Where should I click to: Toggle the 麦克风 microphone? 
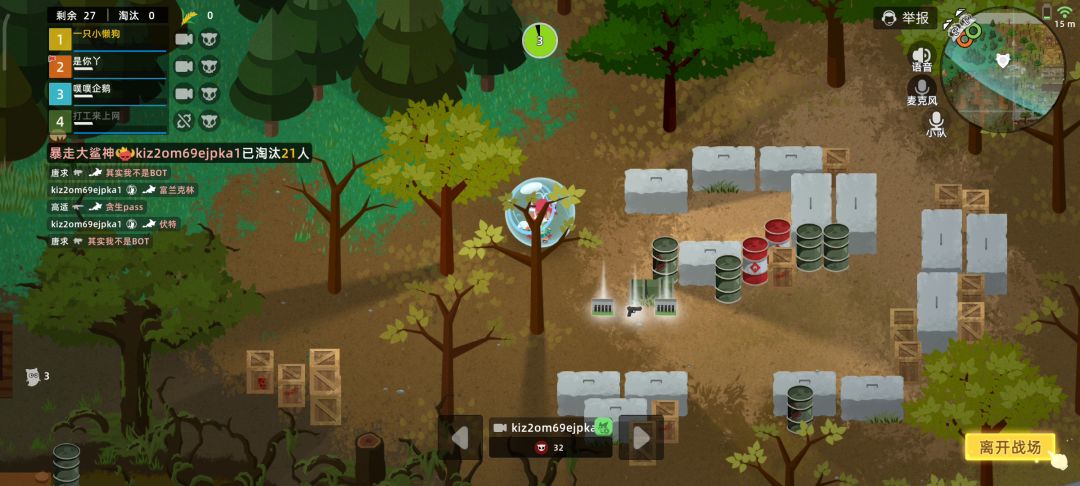click(921, 92)
